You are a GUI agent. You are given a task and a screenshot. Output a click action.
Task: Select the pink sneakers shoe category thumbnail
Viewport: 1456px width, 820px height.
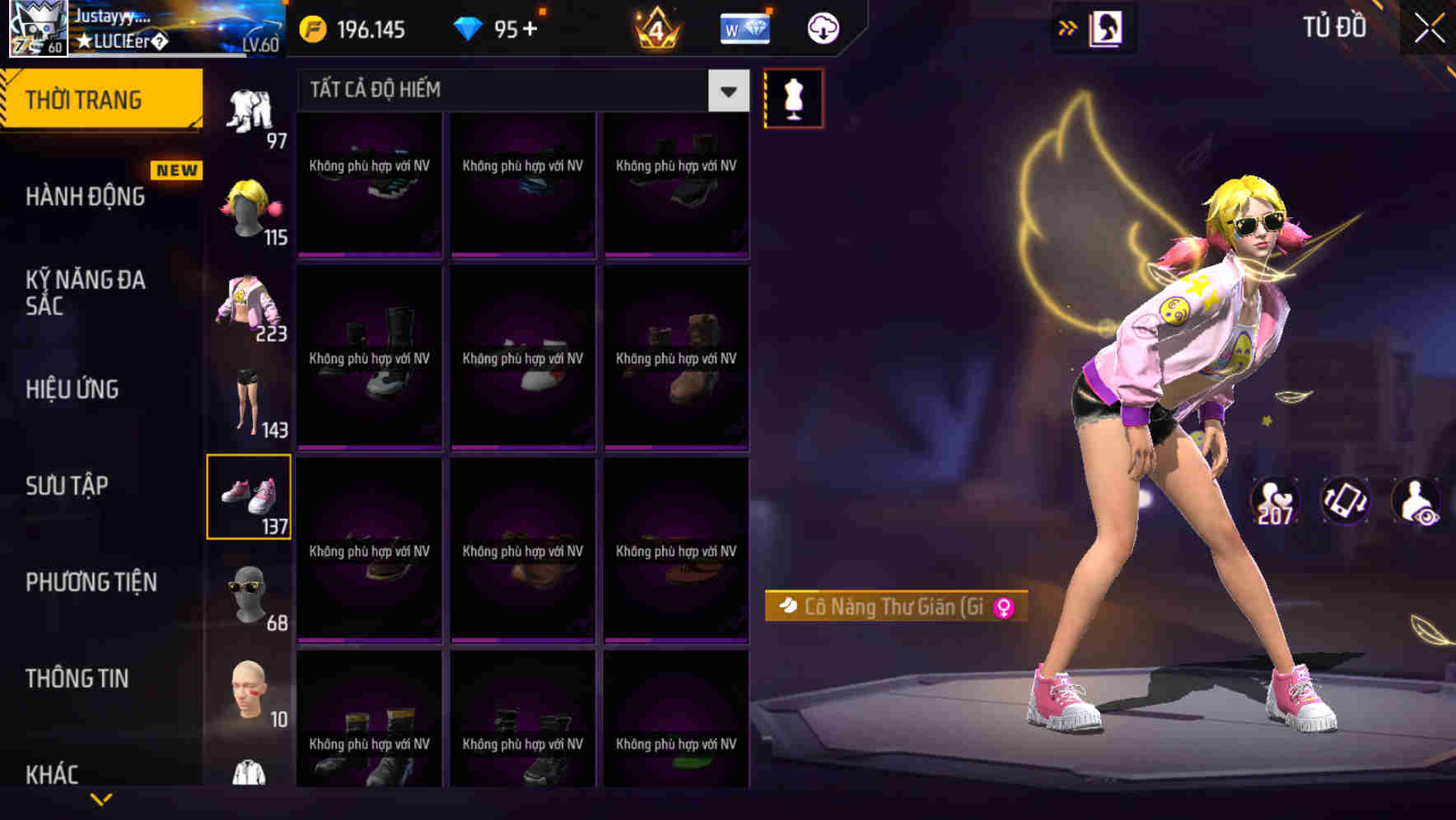(x=250, y=495)
